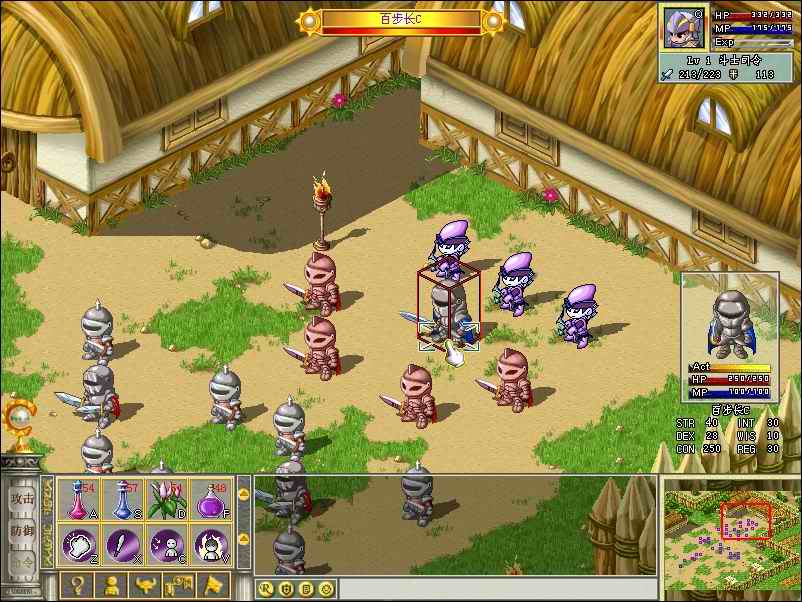The image size is (802, 602).
Task: Activate the fist punch skill in slot Z
Action: [x=78, y=546]
